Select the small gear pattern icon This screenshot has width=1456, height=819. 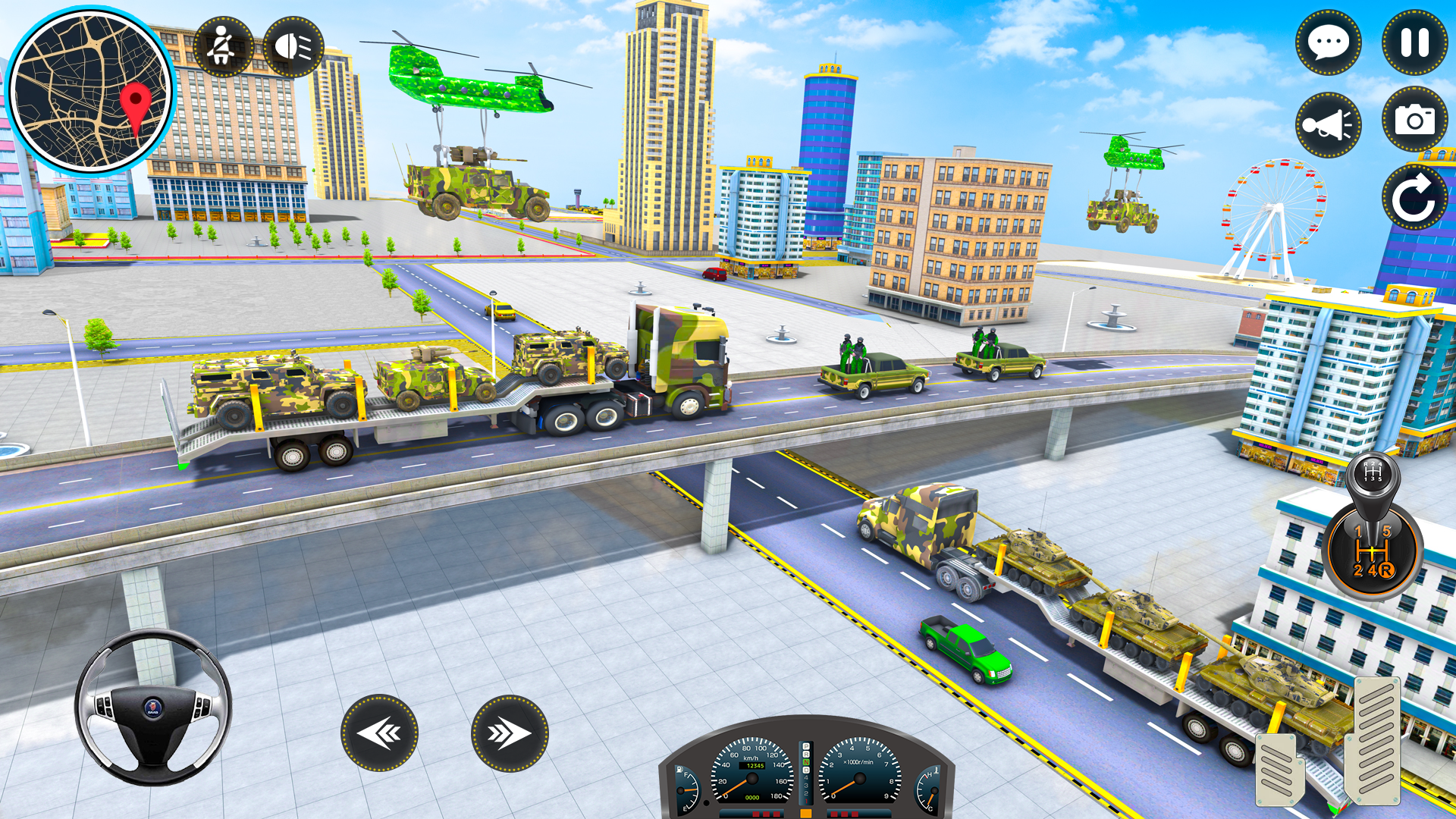pos(1372,472)
